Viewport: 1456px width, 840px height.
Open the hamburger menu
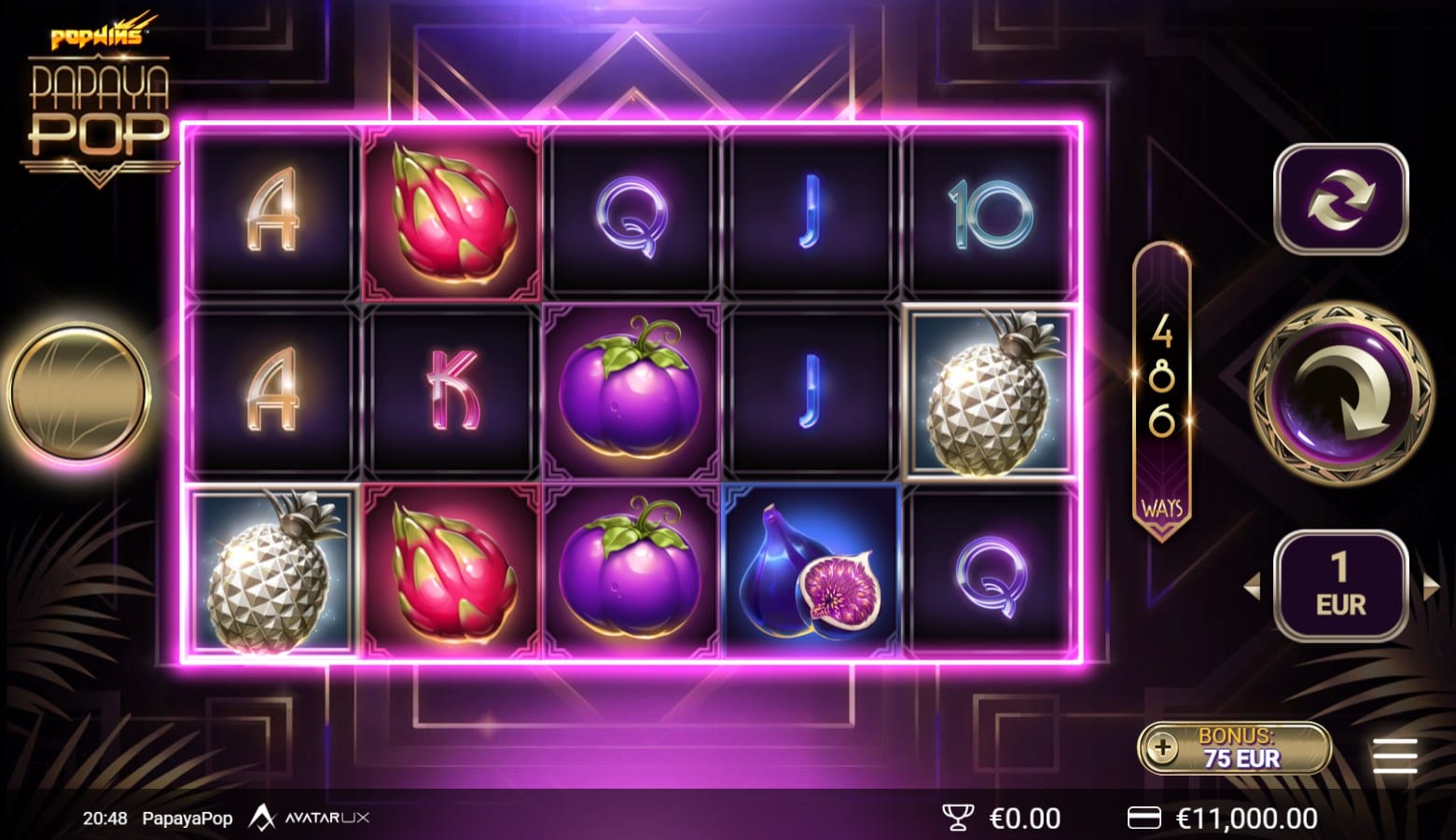[x=1395, y=755]
